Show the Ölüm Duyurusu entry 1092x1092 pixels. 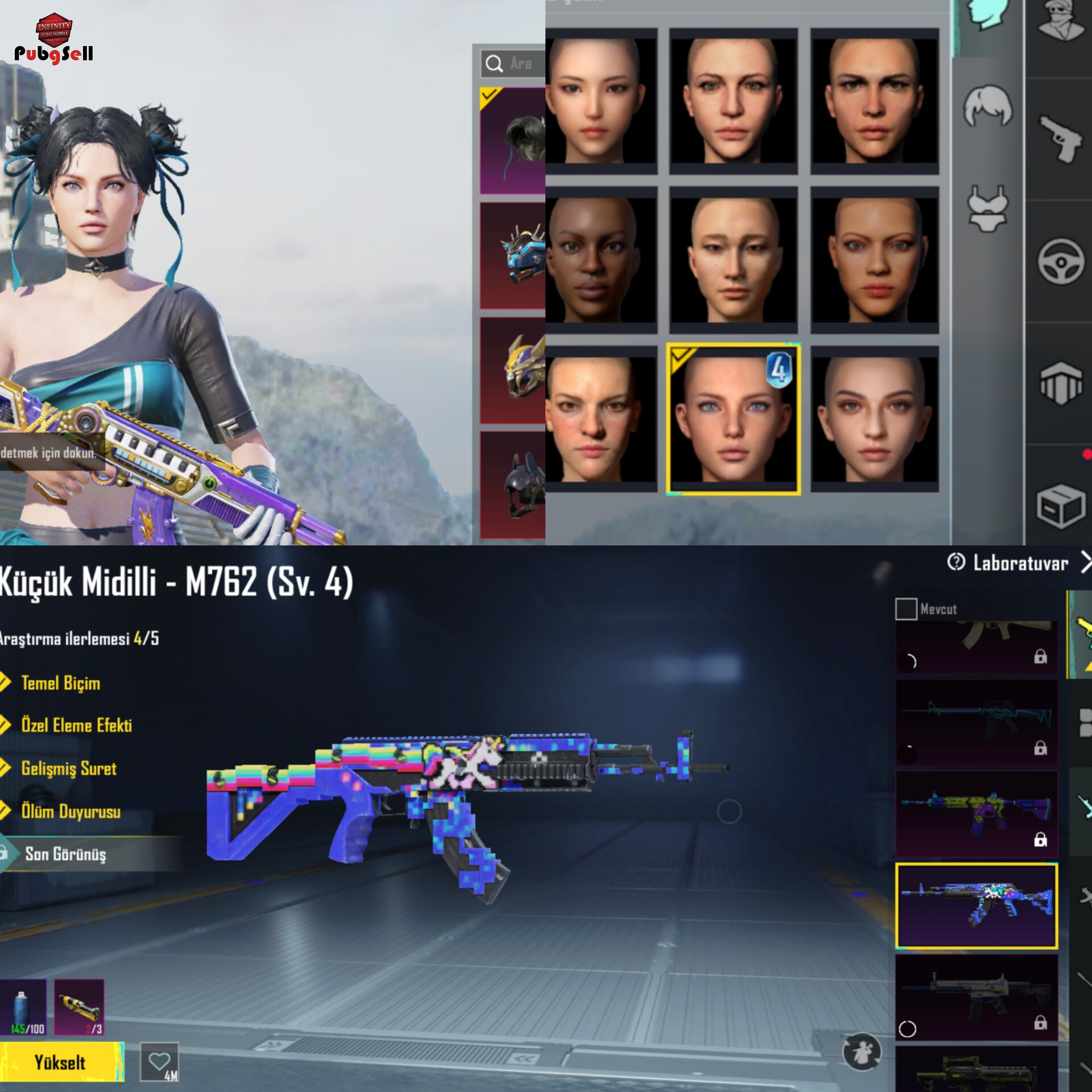click(x=71, y=811)
